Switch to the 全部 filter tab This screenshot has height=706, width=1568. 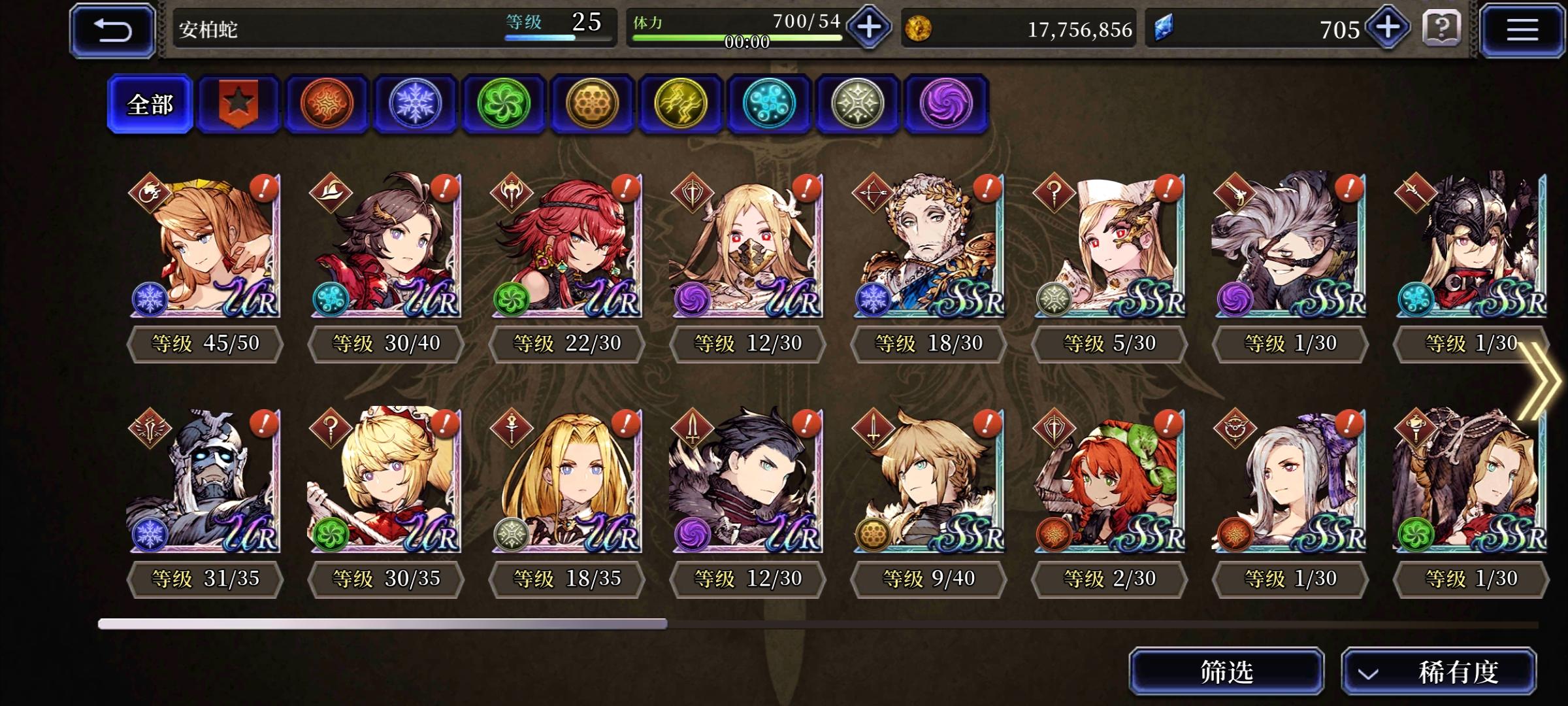pos(149,103)
